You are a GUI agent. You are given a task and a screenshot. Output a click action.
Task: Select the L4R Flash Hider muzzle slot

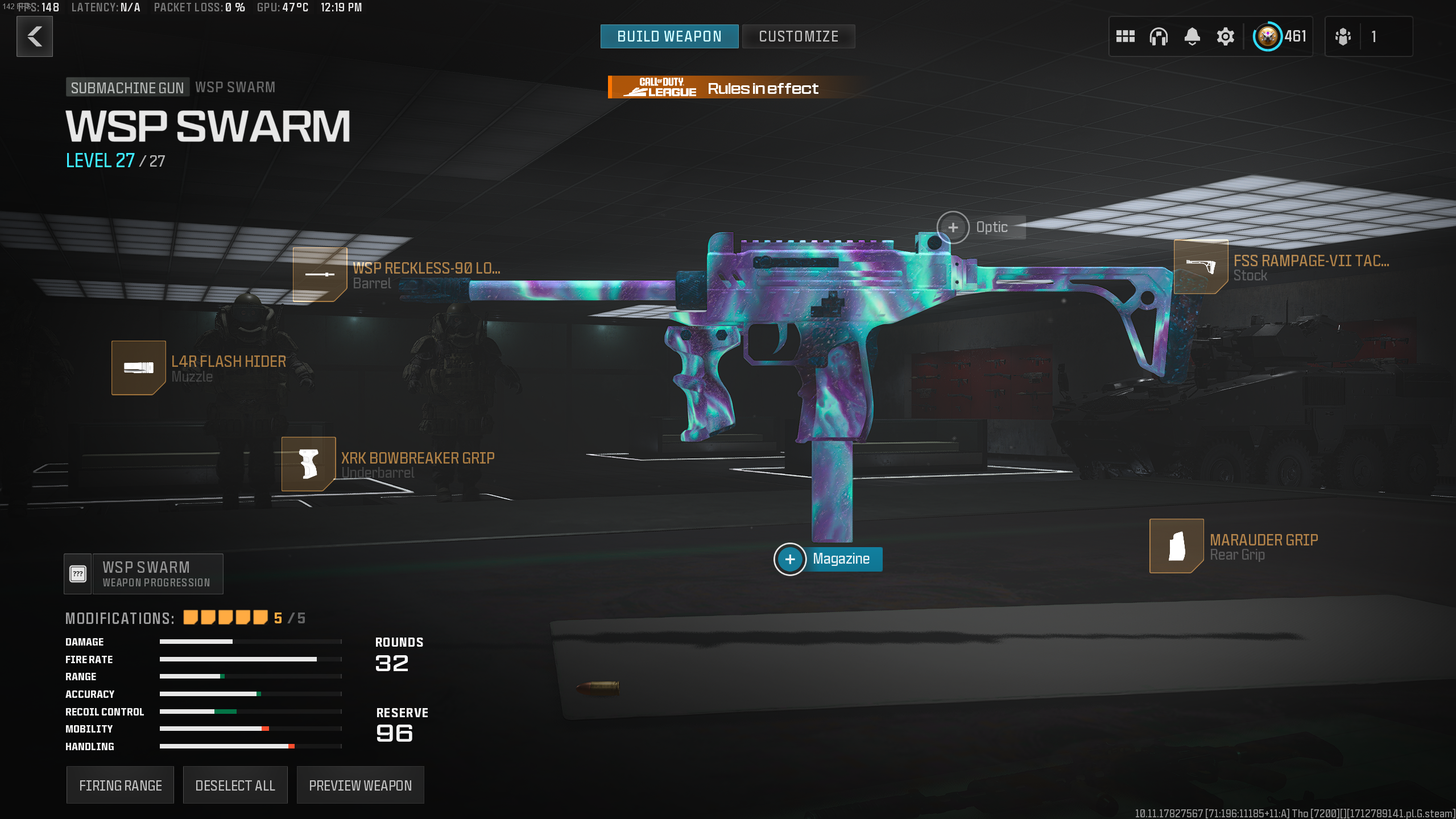pyautogui.click(x=138, y=367)
